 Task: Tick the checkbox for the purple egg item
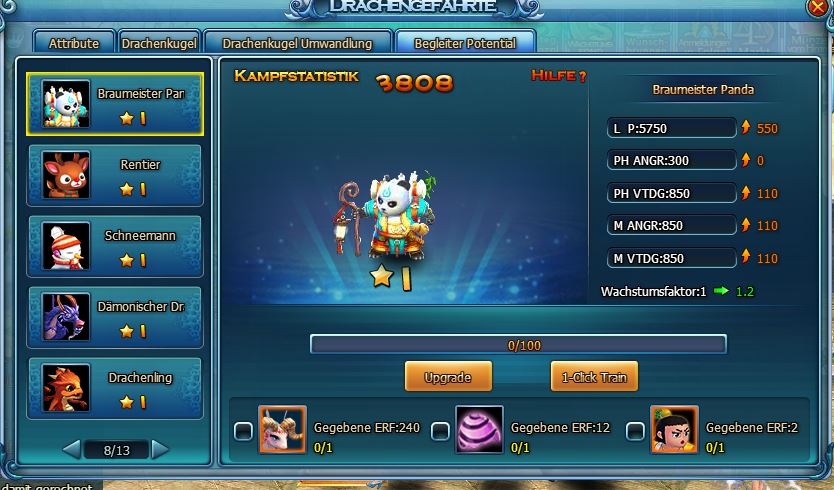point(440,431)
